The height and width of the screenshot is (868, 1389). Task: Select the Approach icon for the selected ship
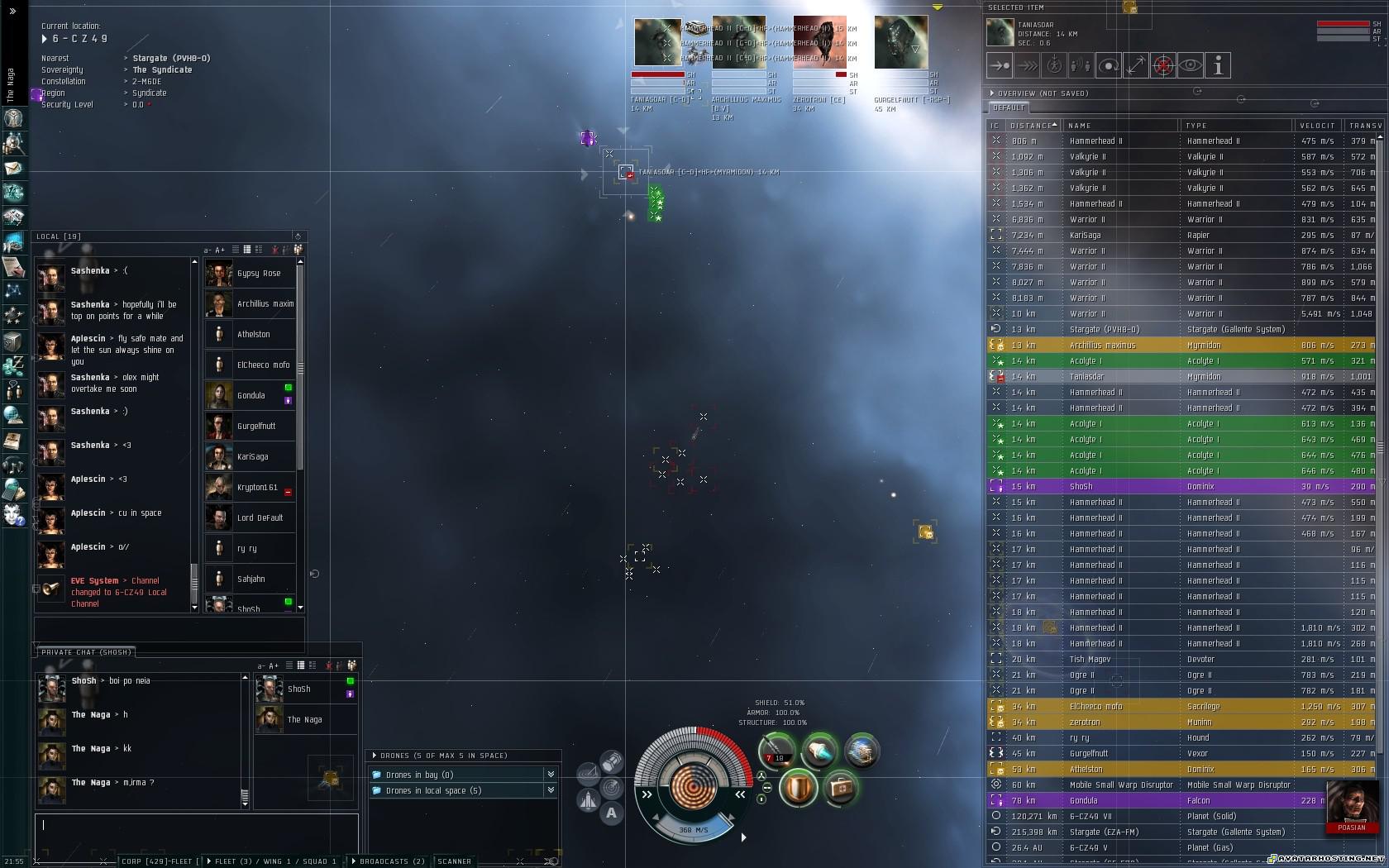tap(999, 65)
